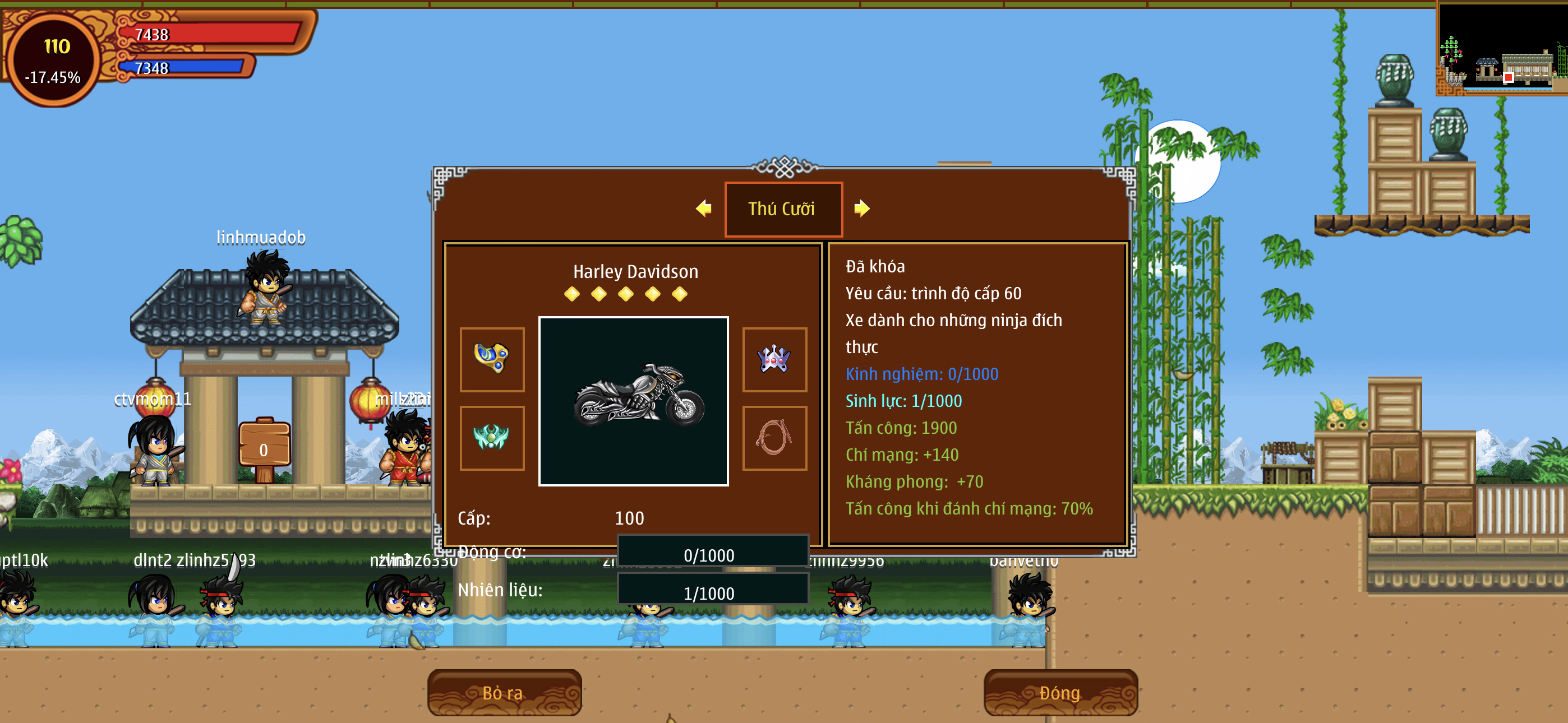Select the Thú Cưỡi tab
1568x723 pixels.
[783, 208]
